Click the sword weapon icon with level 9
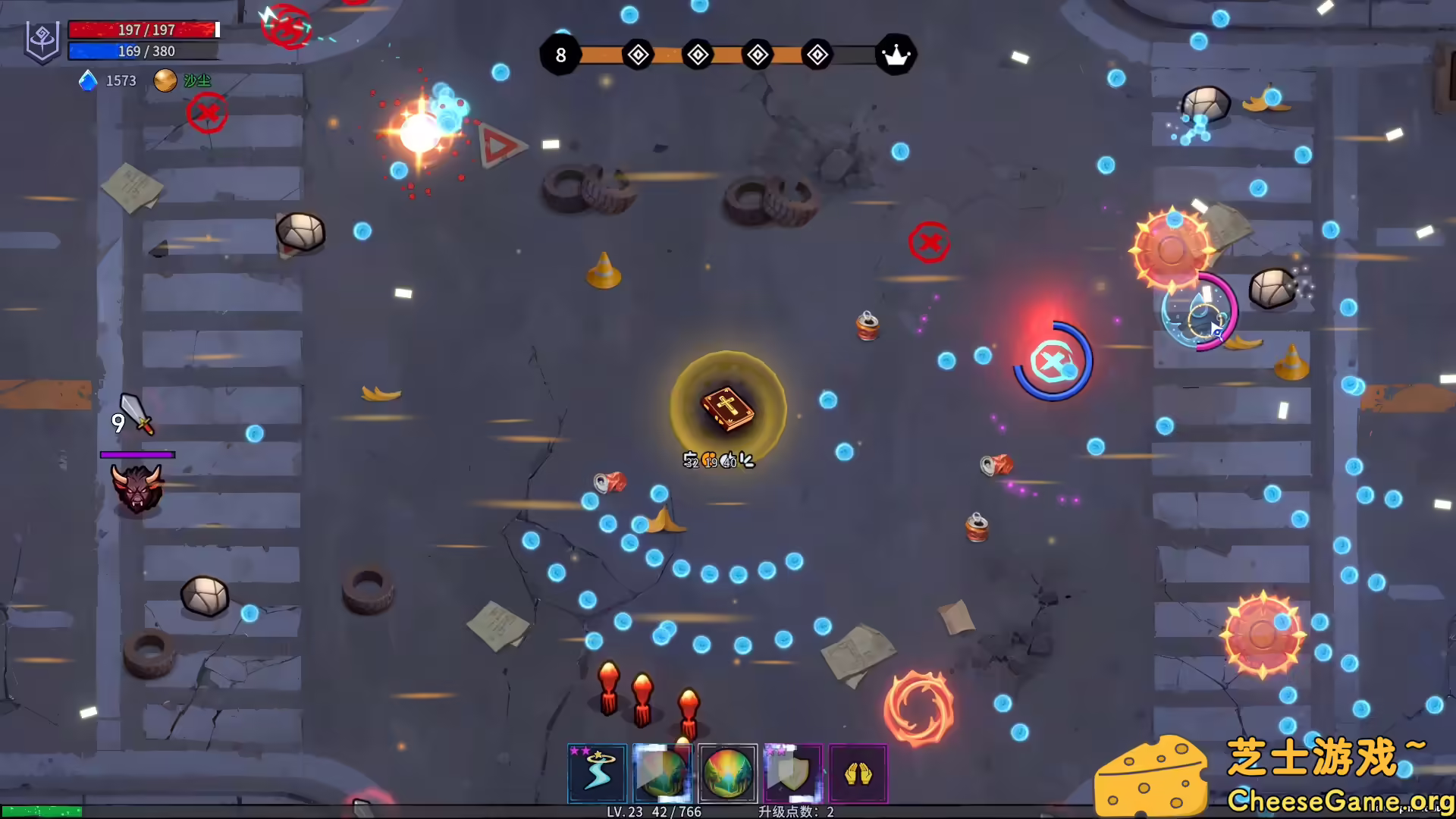Viewport: 1456px width, 819px height. (x=136, y=416)
